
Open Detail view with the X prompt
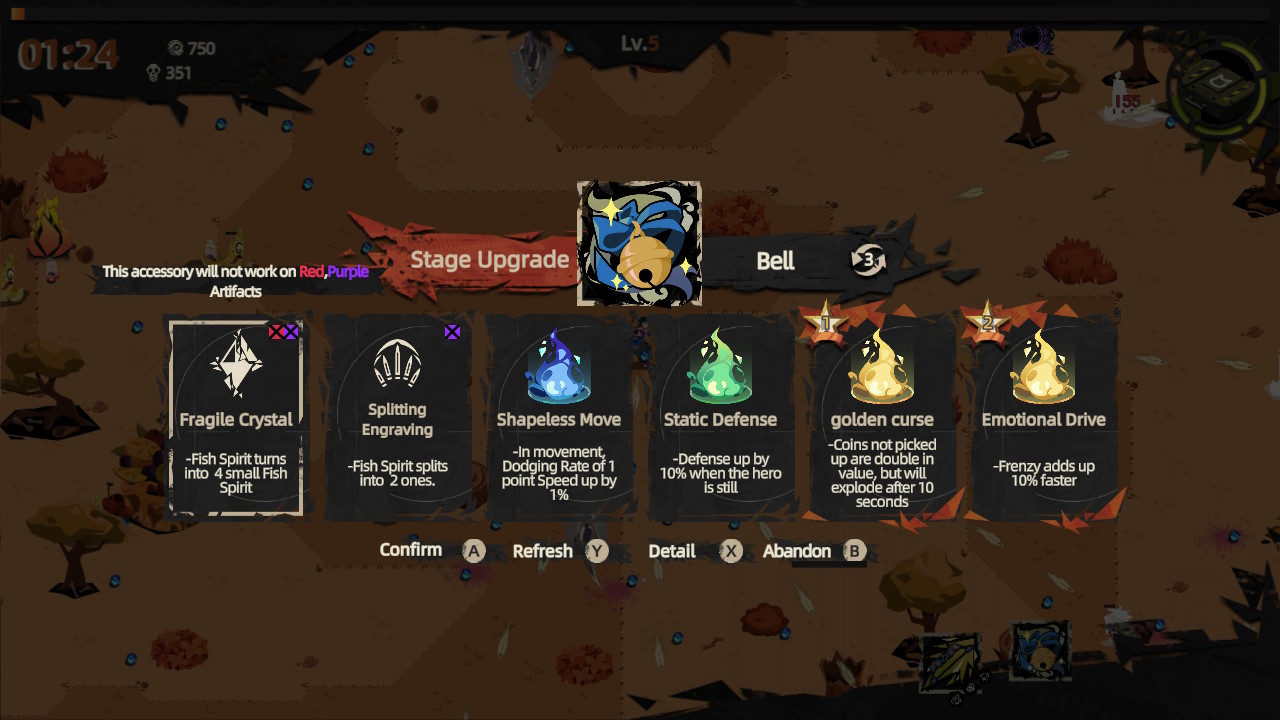point(730,550)
